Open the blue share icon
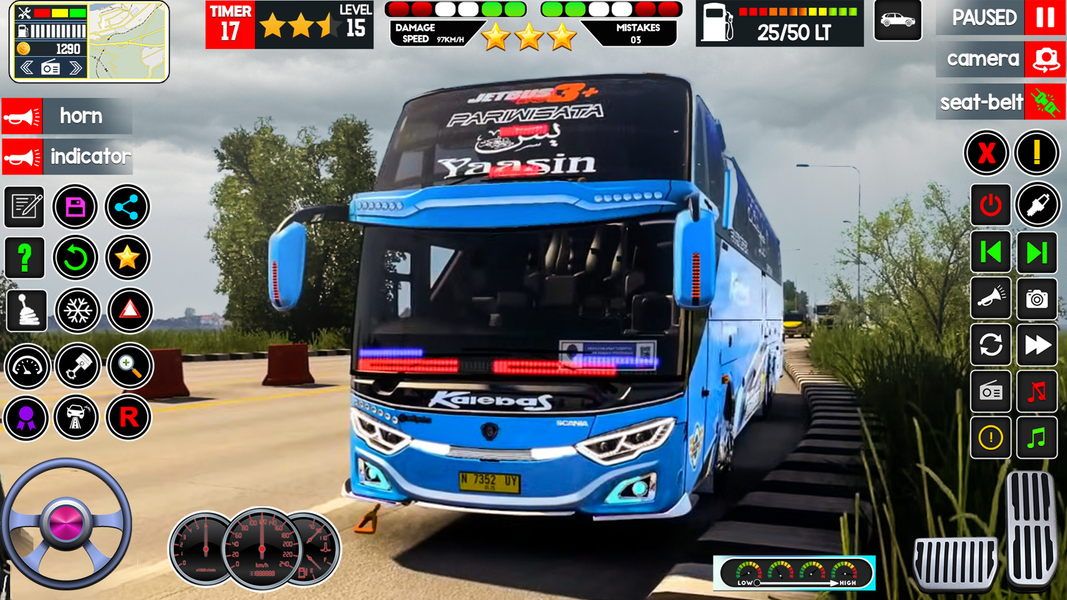 point(127,207)
